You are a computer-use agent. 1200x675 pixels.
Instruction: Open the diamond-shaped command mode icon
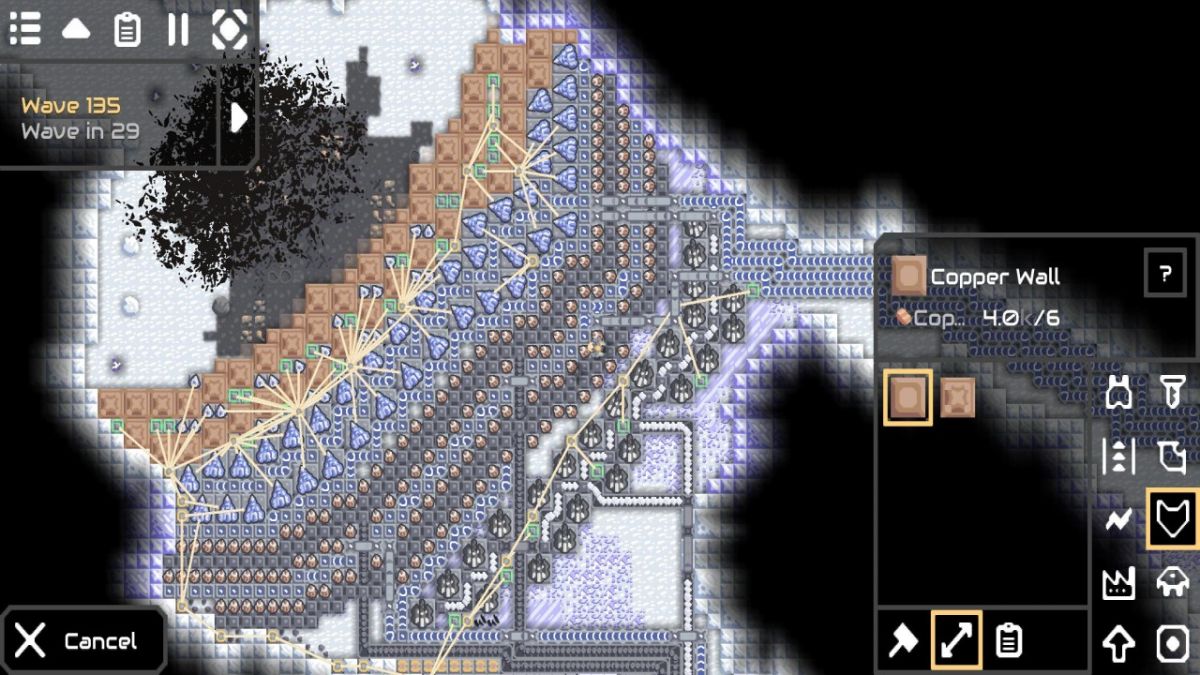(x=229, y=29)
